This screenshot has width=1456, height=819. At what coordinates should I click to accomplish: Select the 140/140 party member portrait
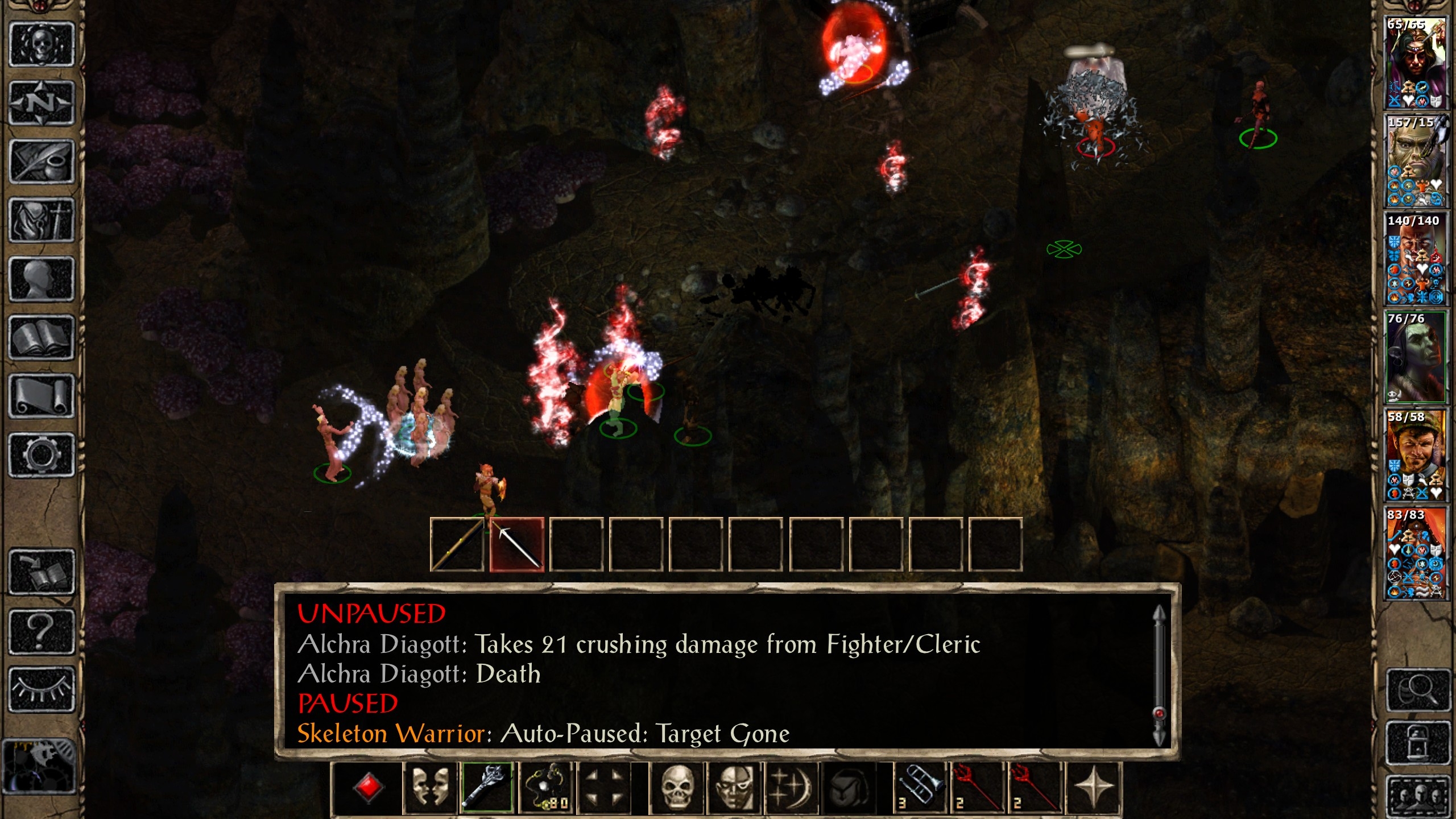[x=1414, y=259]
